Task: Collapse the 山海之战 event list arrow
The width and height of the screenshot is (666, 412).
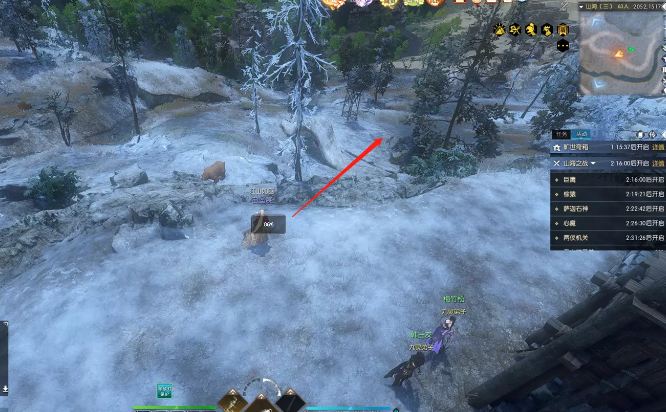Action: (593, 162)
